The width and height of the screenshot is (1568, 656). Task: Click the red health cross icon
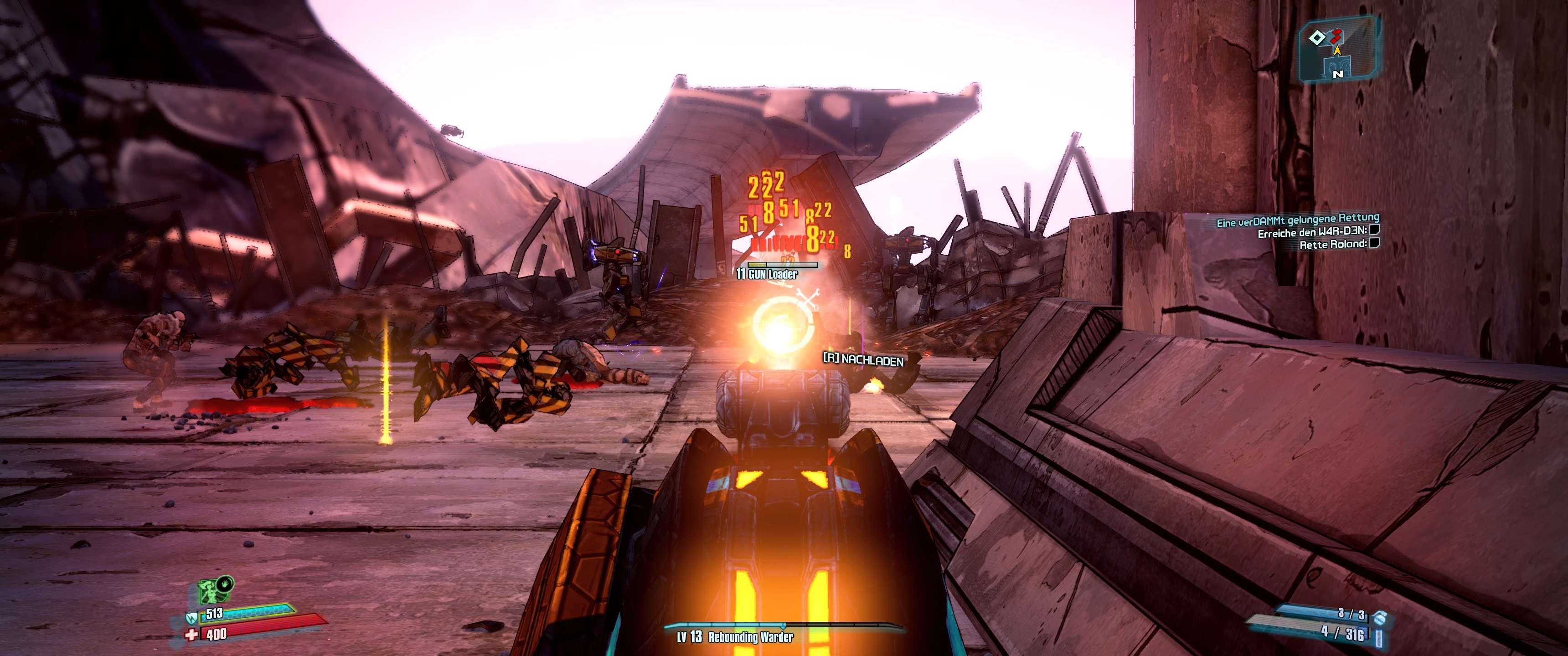[x=192, y=635]
